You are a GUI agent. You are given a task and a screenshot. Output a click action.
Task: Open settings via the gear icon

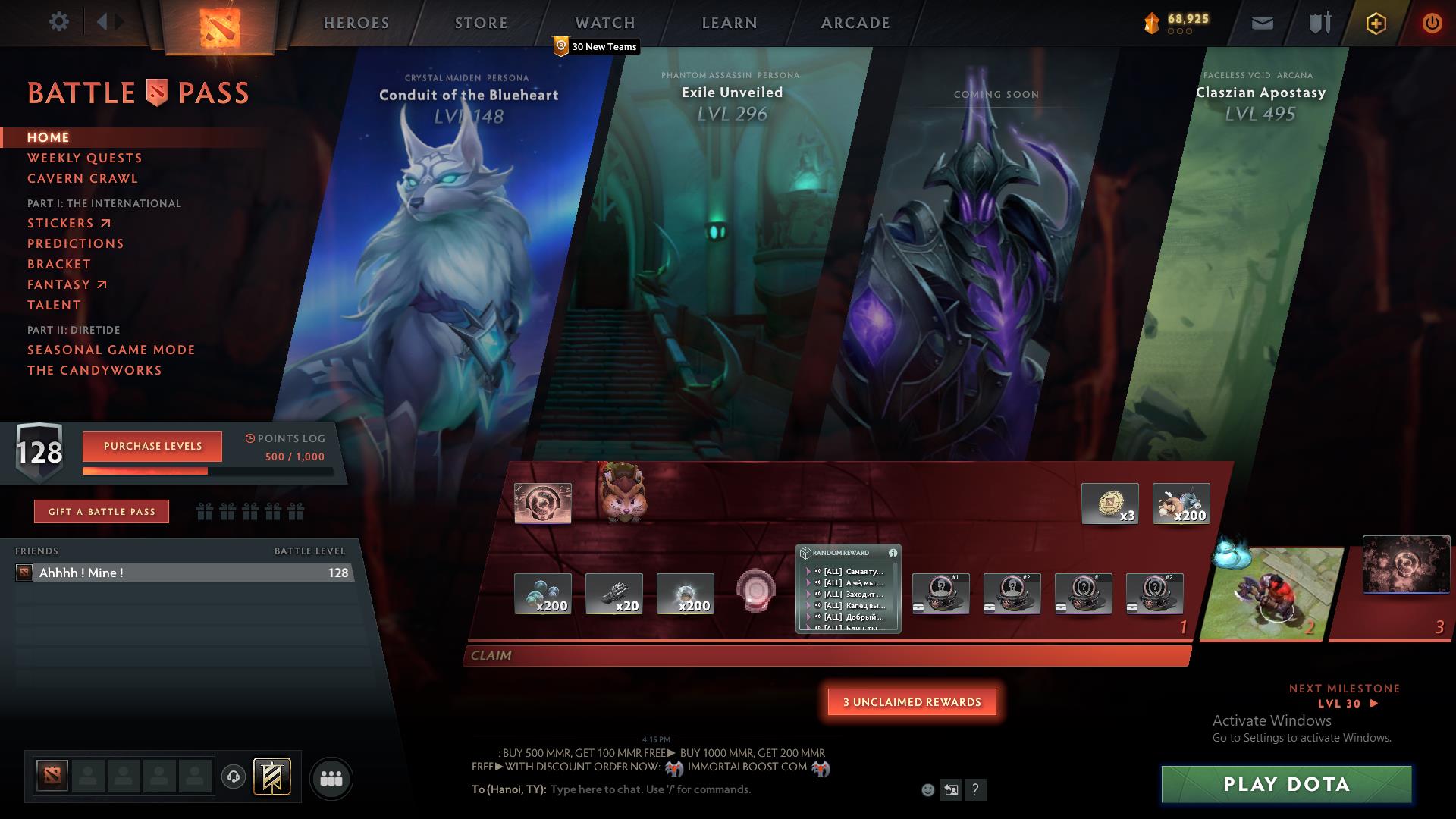point(58,22)
